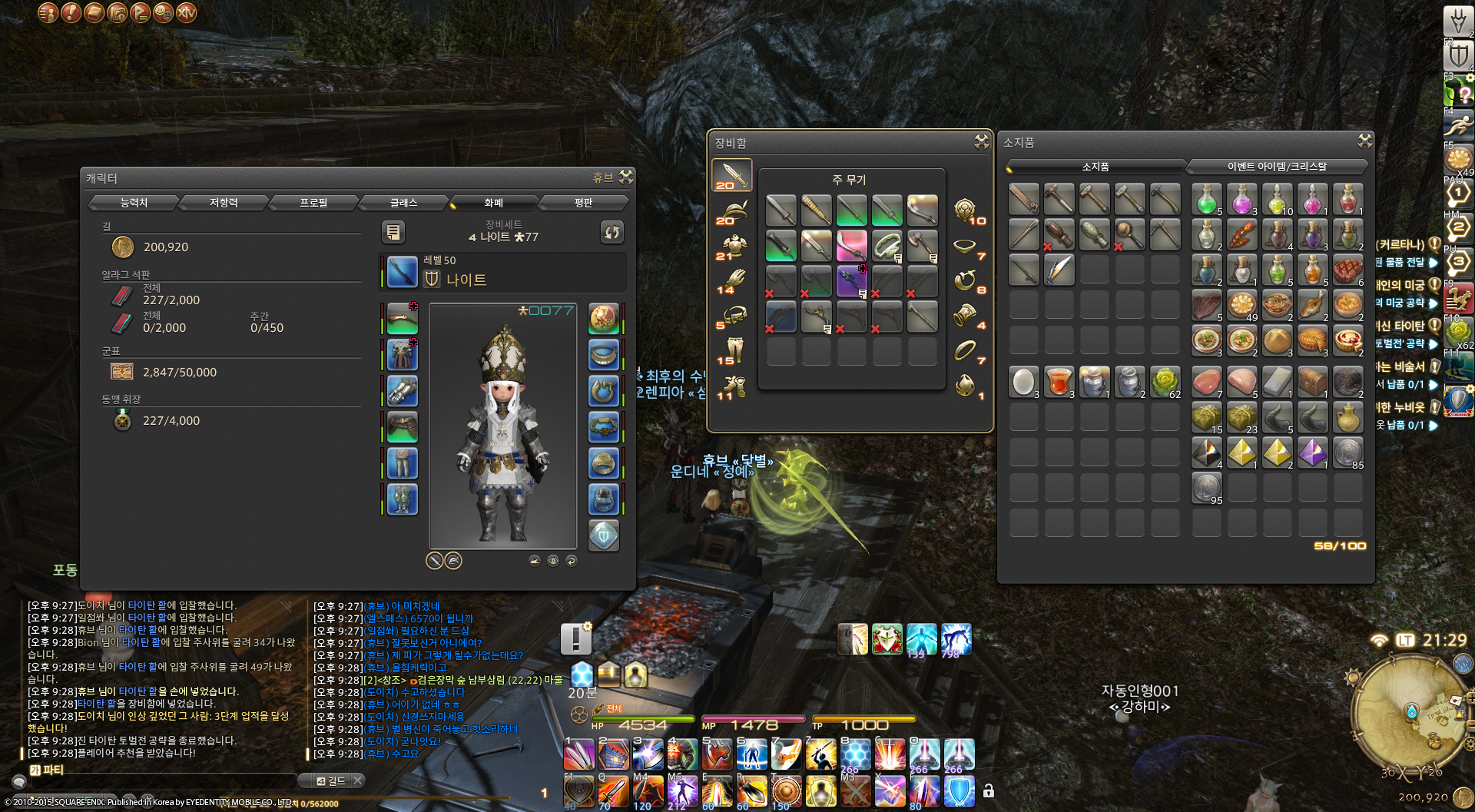Click the gear set list button

(x=393, y=232)
